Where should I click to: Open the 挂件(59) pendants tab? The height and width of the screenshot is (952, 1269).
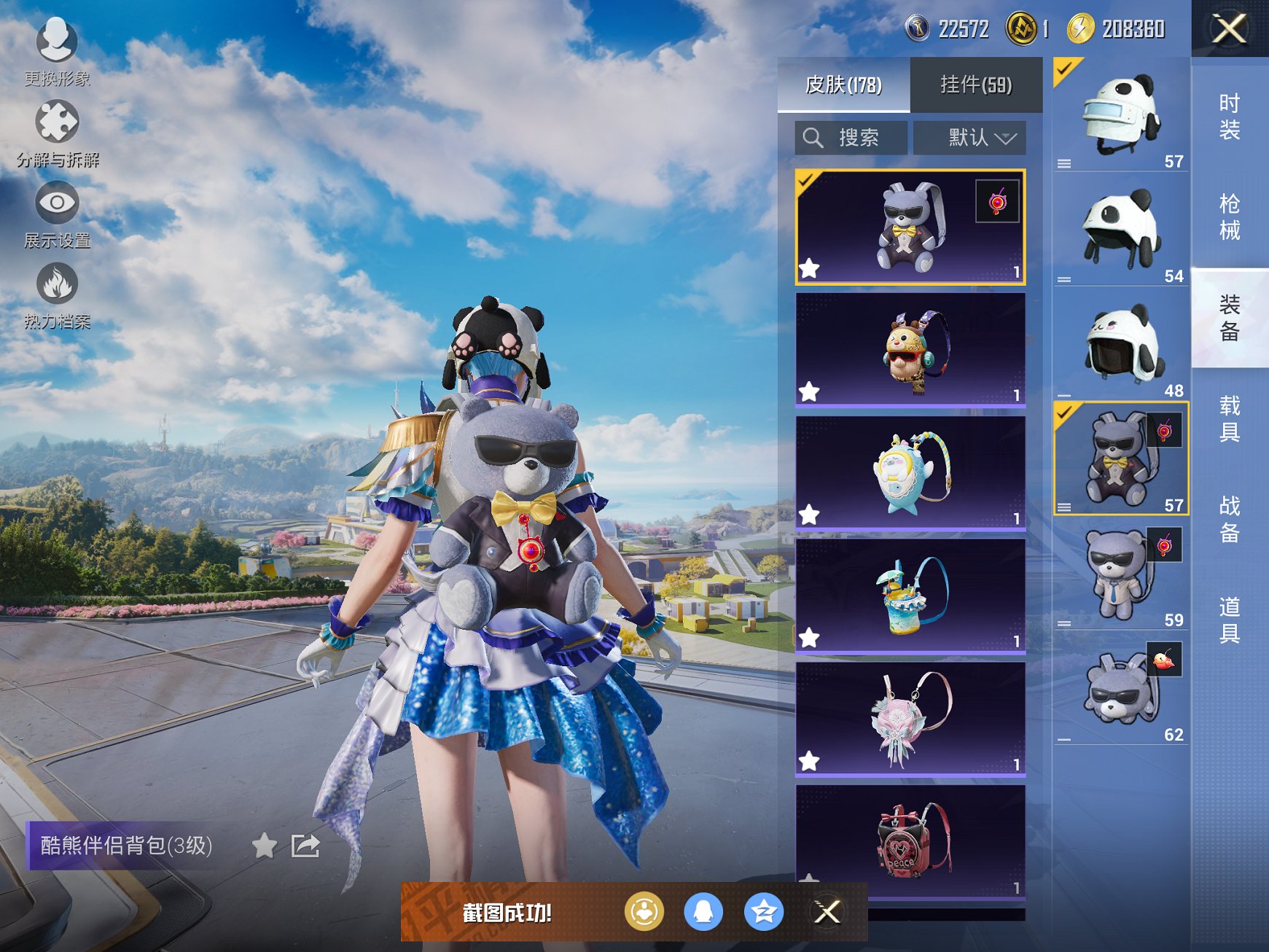point(975,85)
